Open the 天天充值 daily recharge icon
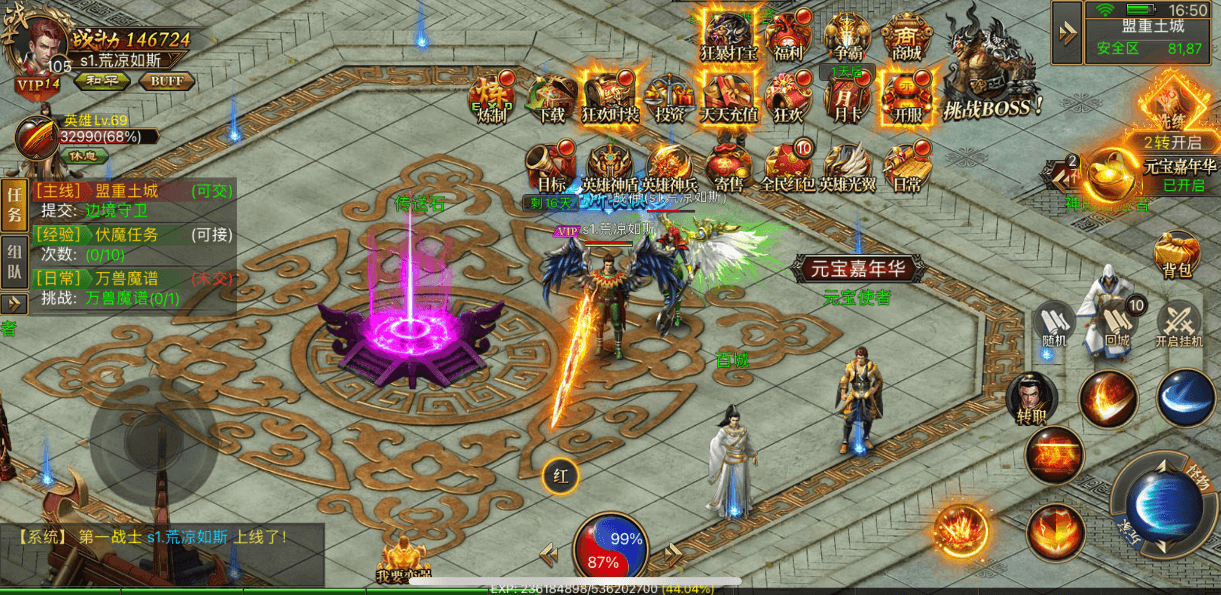Image resolution: width=1221 pixels, height=595 pixels. pos(729,99)
